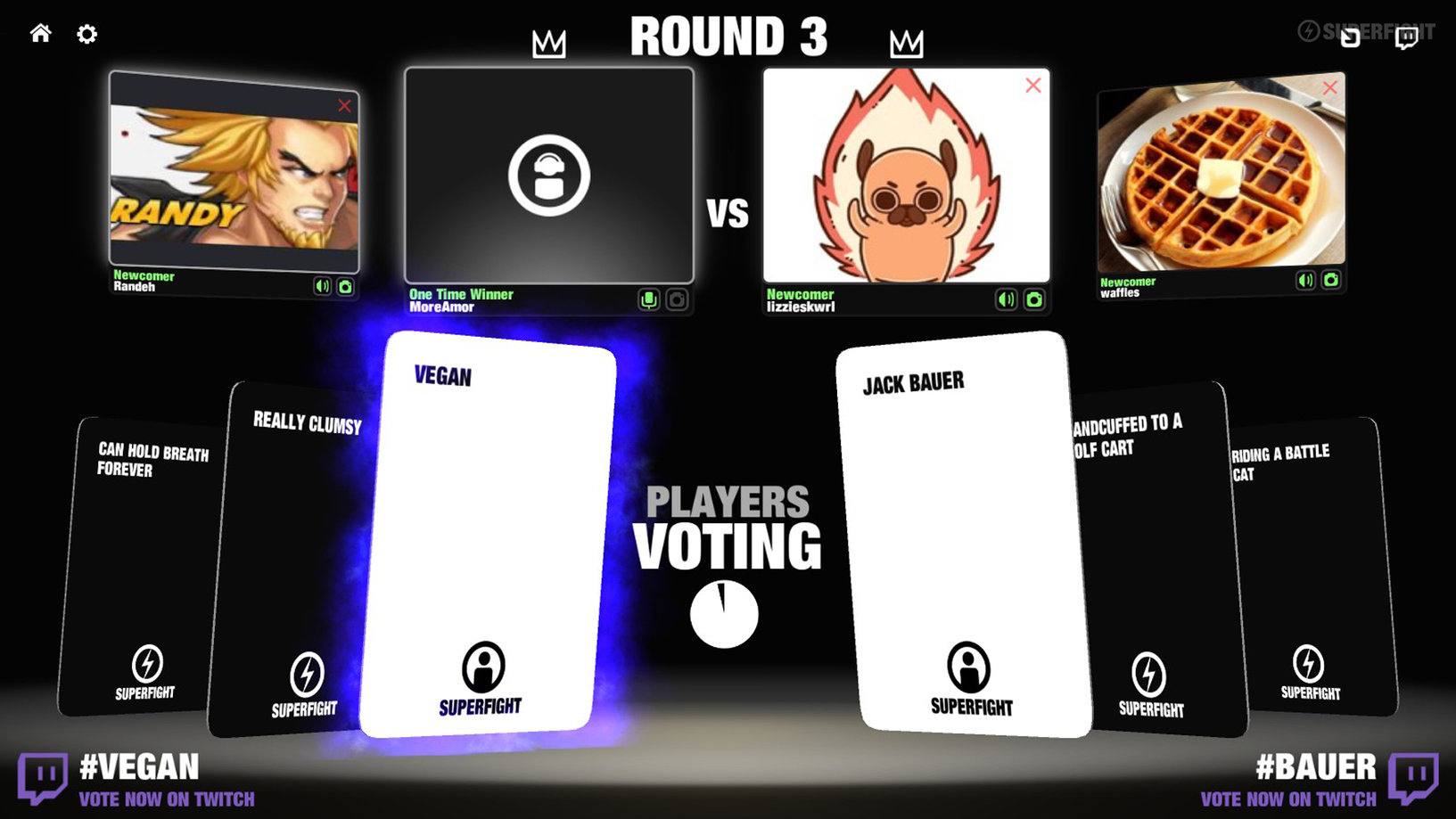The height and width of the screenshot is (819, 1456).
Task: Click the camera icon under the waffles player
Action: coord(1330,279)
